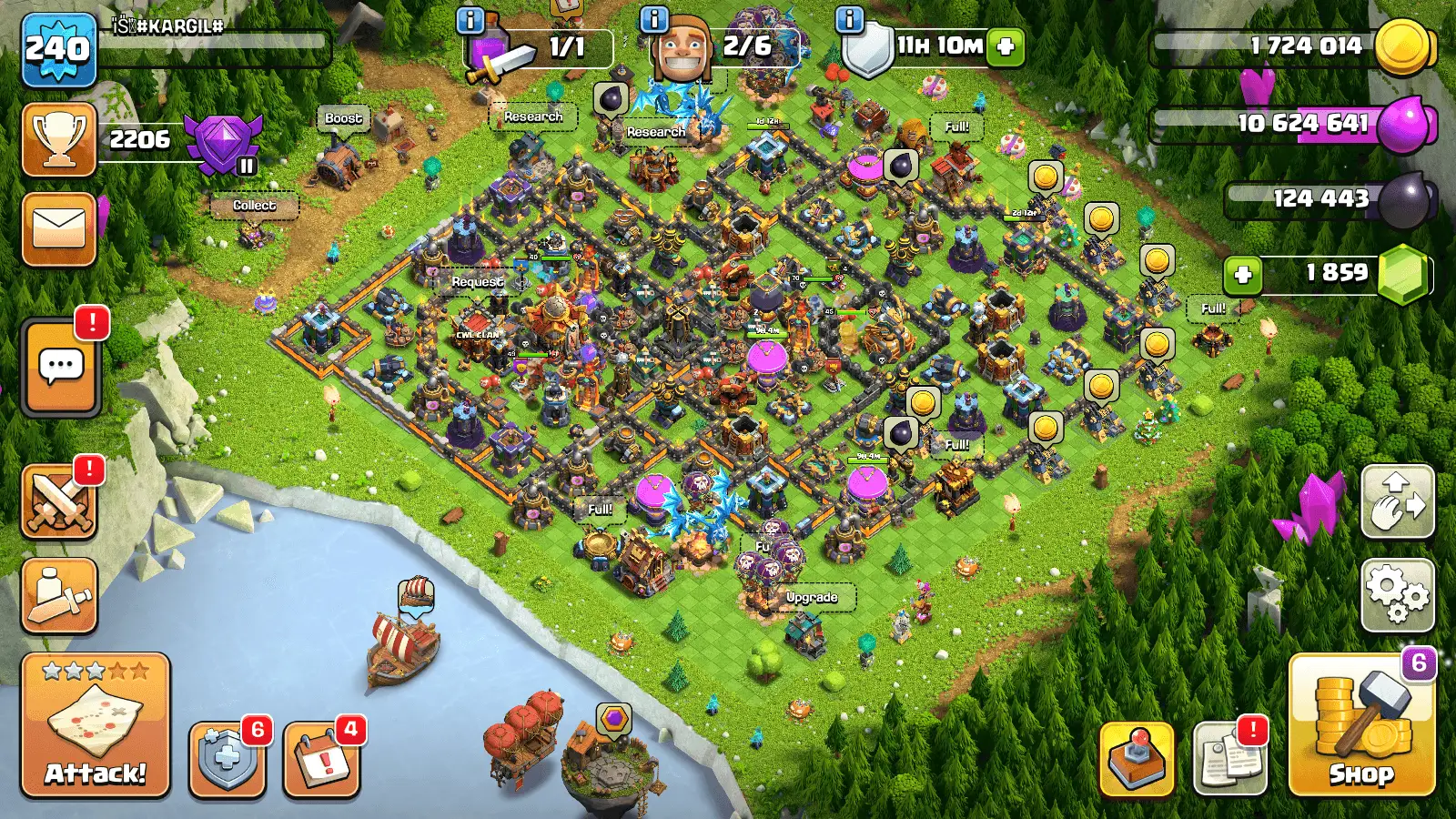The width and height of the screenshot is (1456, 819).
Task: Open the Shop
Action: pyautogui.click(x=1361, y=725)
